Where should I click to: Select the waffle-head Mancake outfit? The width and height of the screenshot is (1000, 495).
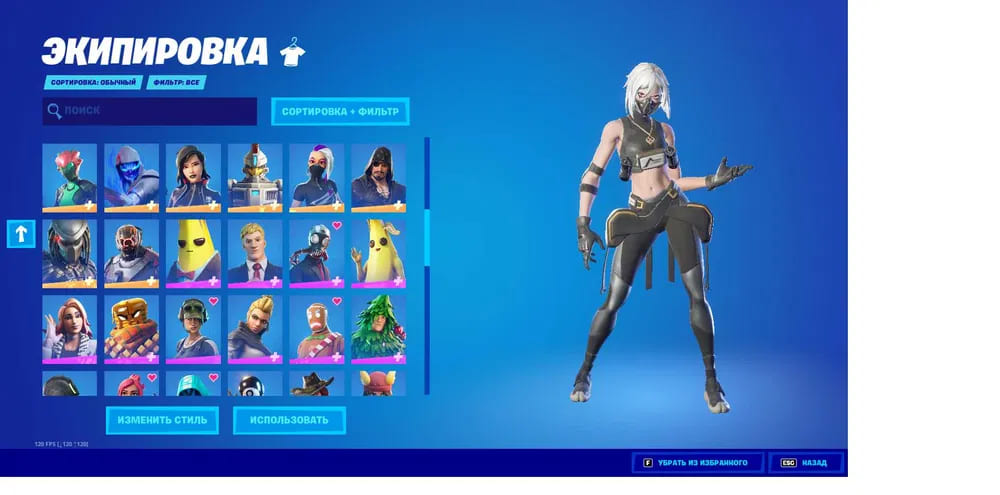click(x=132, y=328)
